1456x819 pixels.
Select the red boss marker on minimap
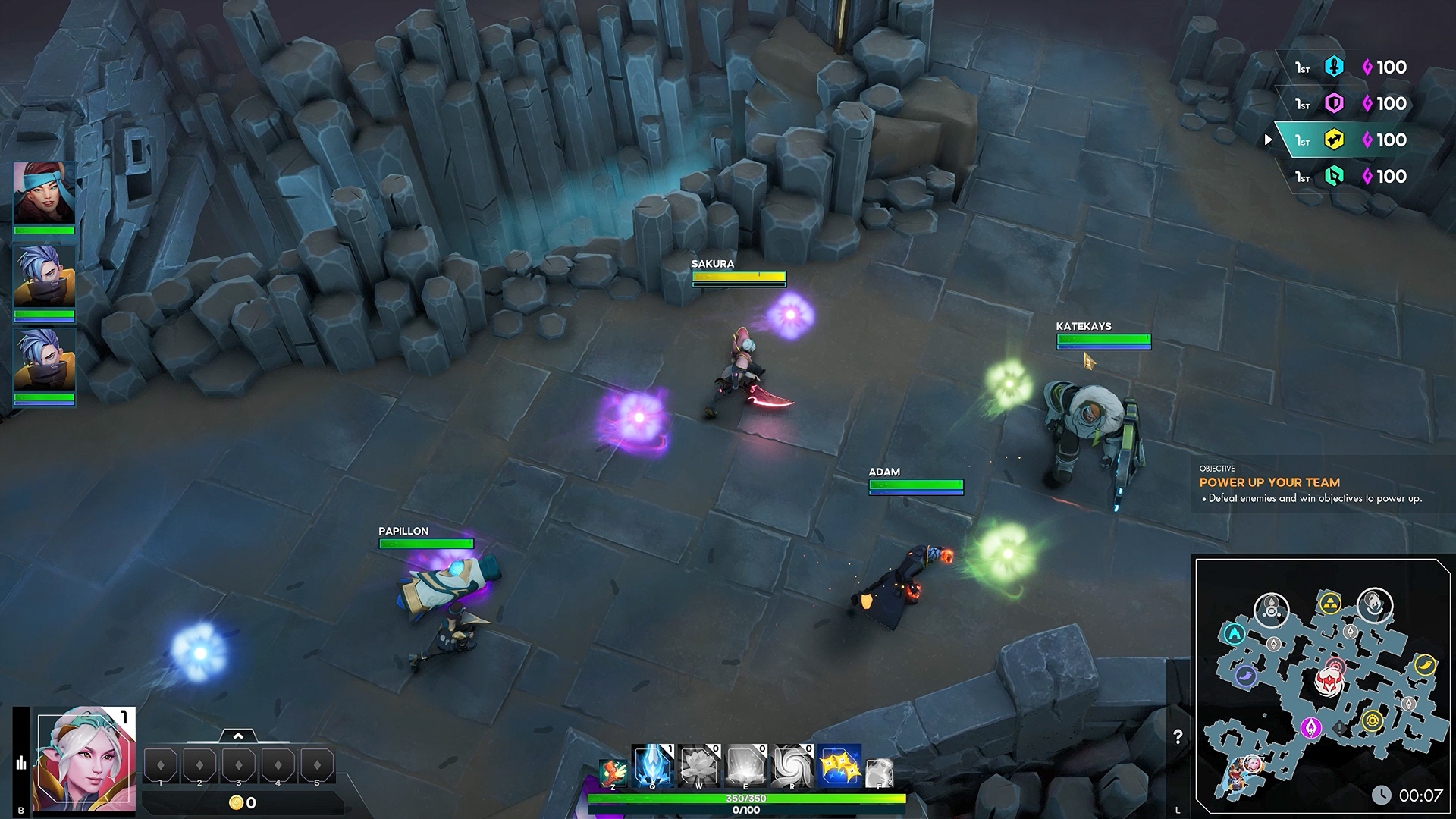click(1329, 682)
